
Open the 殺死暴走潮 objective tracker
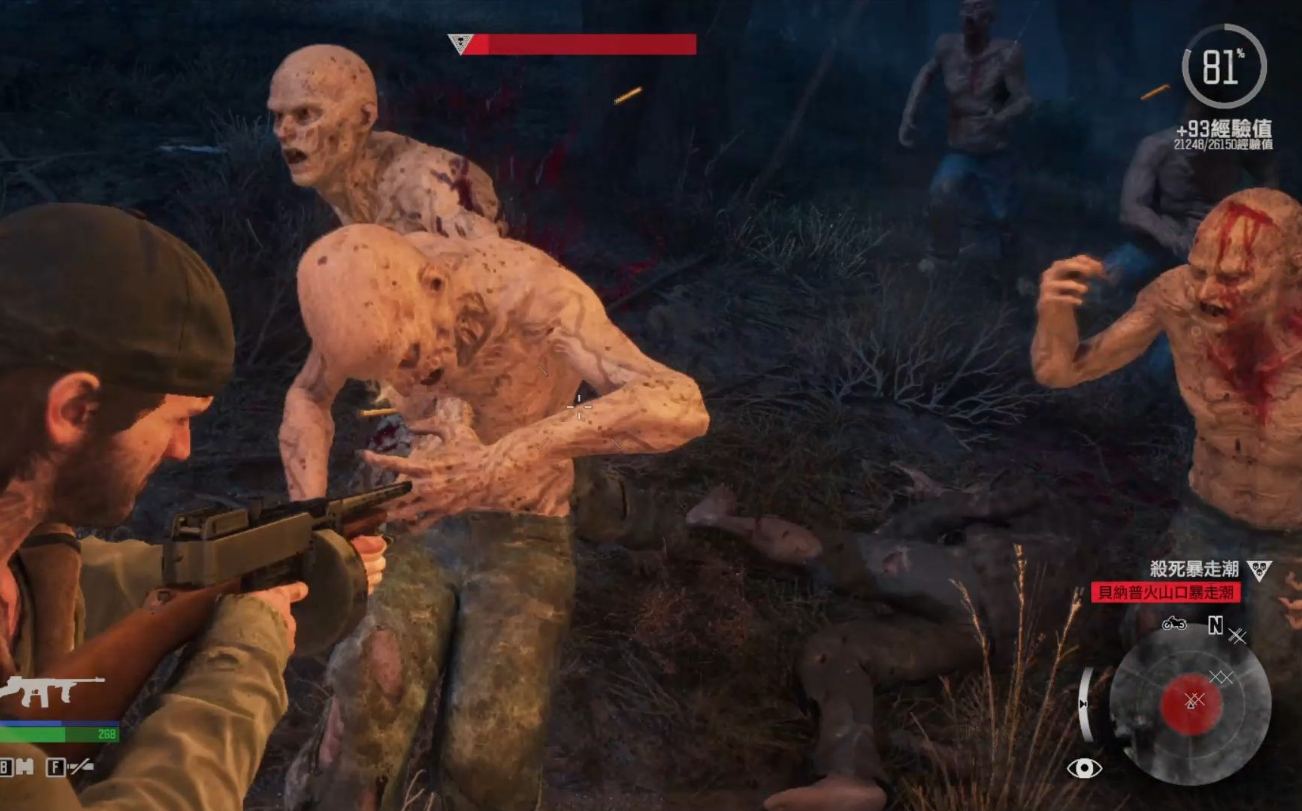pos(1194,569)
